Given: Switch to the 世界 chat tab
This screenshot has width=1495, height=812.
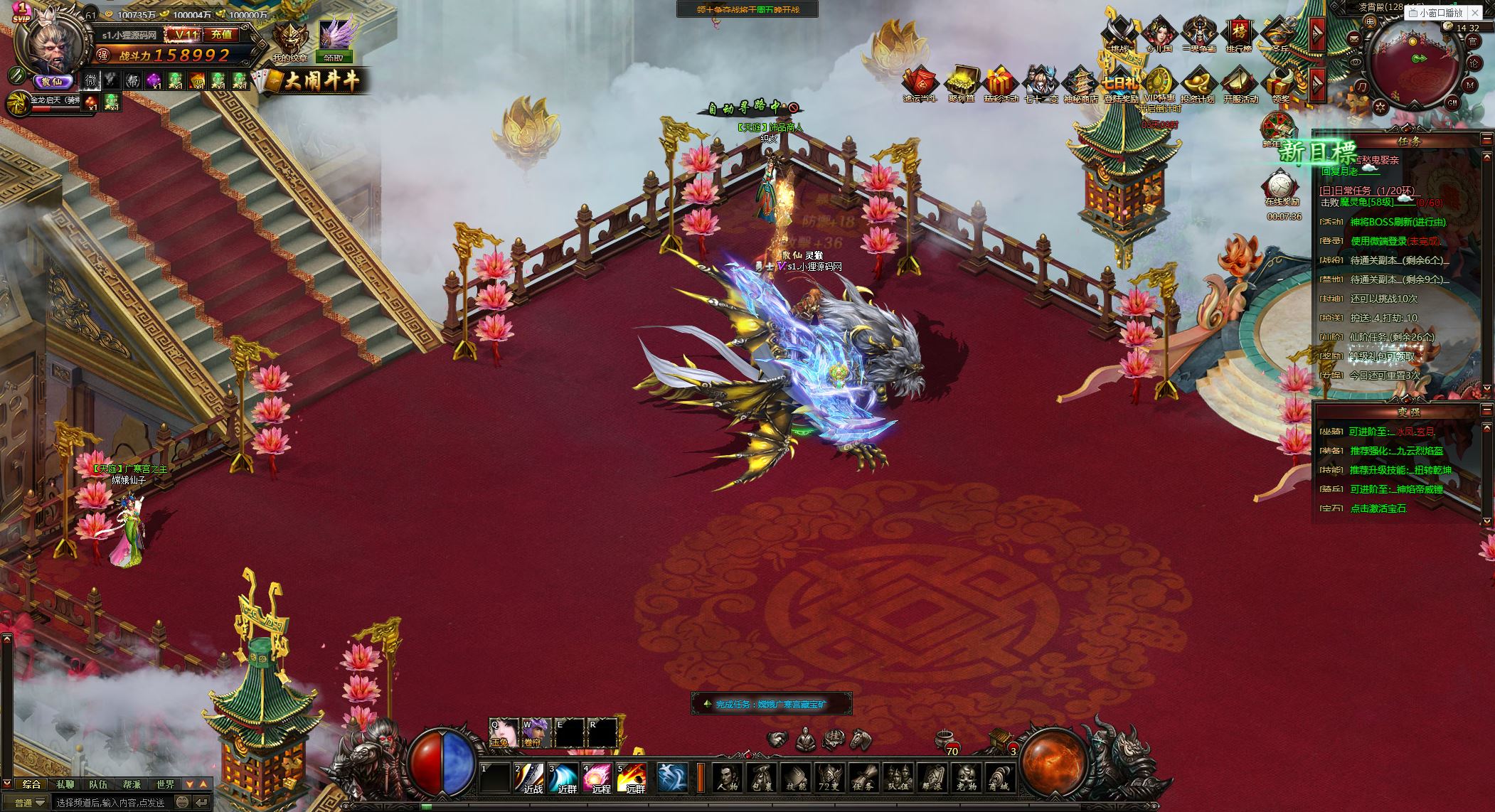Looking at the screenshot, I should (165, 784).
